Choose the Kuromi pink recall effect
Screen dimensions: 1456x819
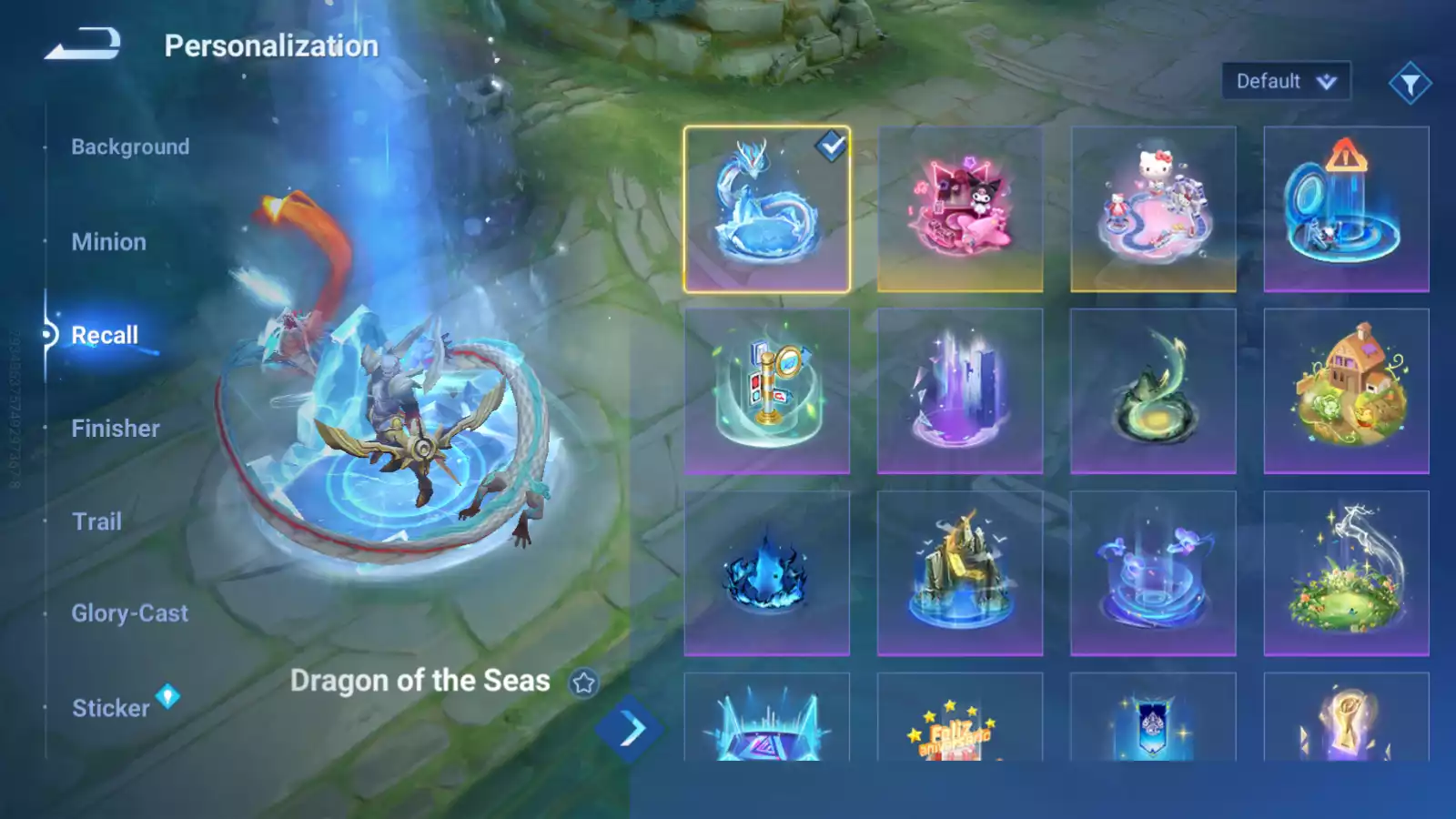coord(960,209)
